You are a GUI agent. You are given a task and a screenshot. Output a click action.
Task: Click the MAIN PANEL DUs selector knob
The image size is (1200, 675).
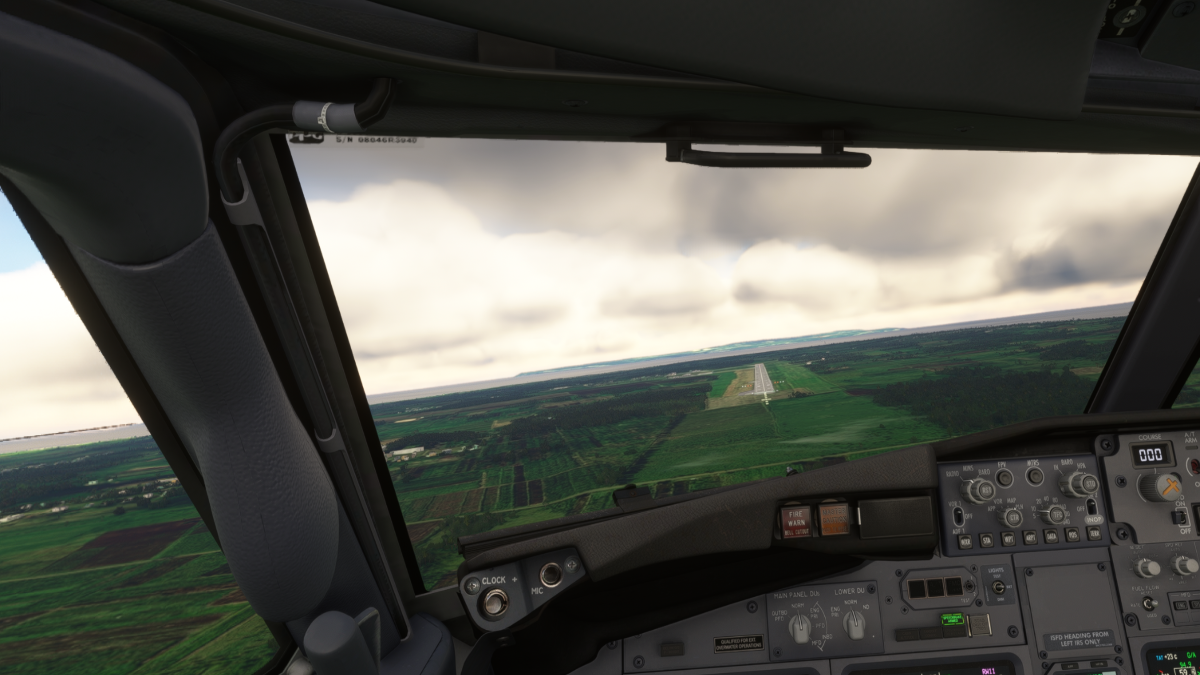(x=800, y=627)
